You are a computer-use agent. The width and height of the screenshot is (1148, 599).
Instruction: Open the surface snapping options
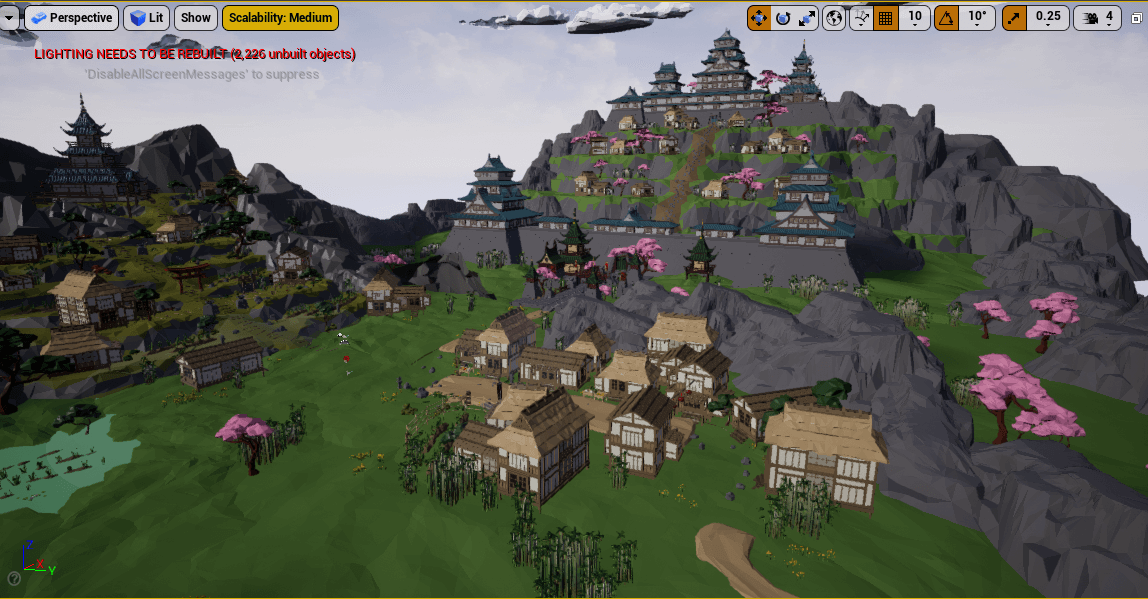[861, 18]
